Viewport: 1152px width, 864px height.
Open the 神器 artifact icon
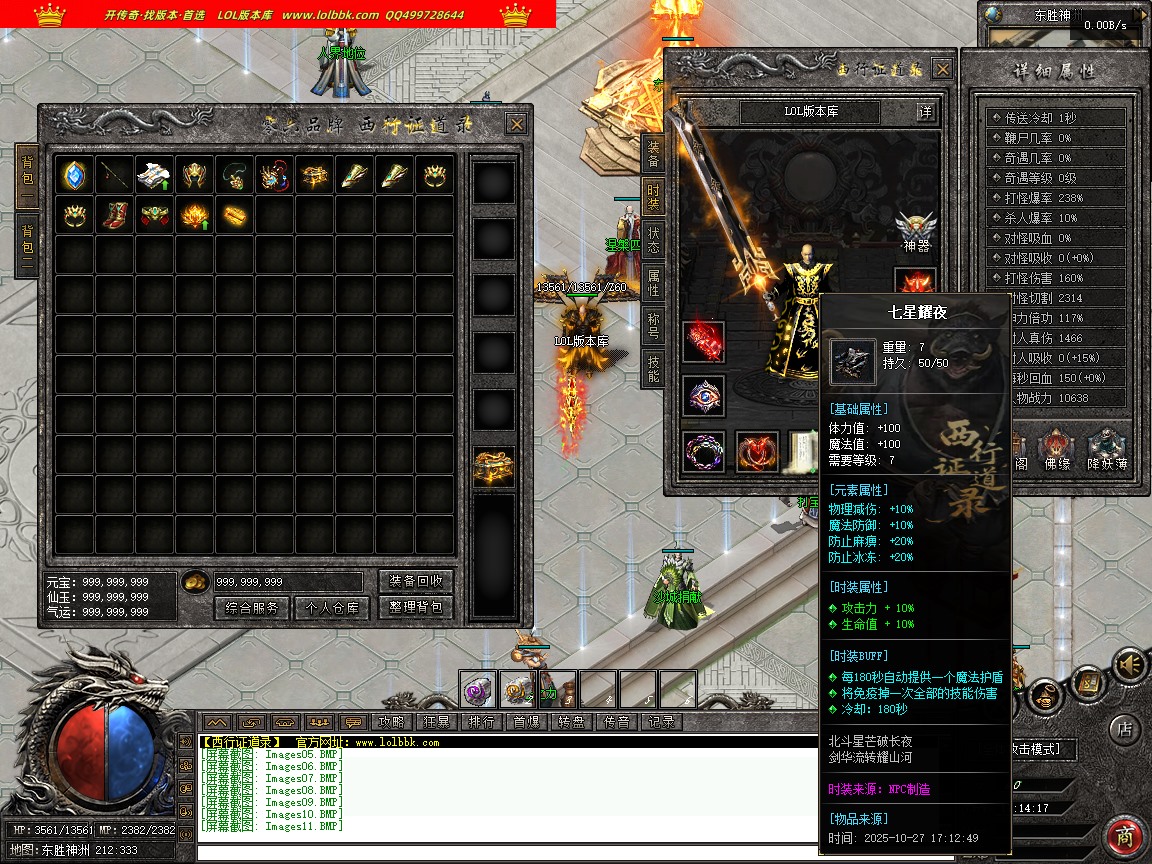[916, 232]
